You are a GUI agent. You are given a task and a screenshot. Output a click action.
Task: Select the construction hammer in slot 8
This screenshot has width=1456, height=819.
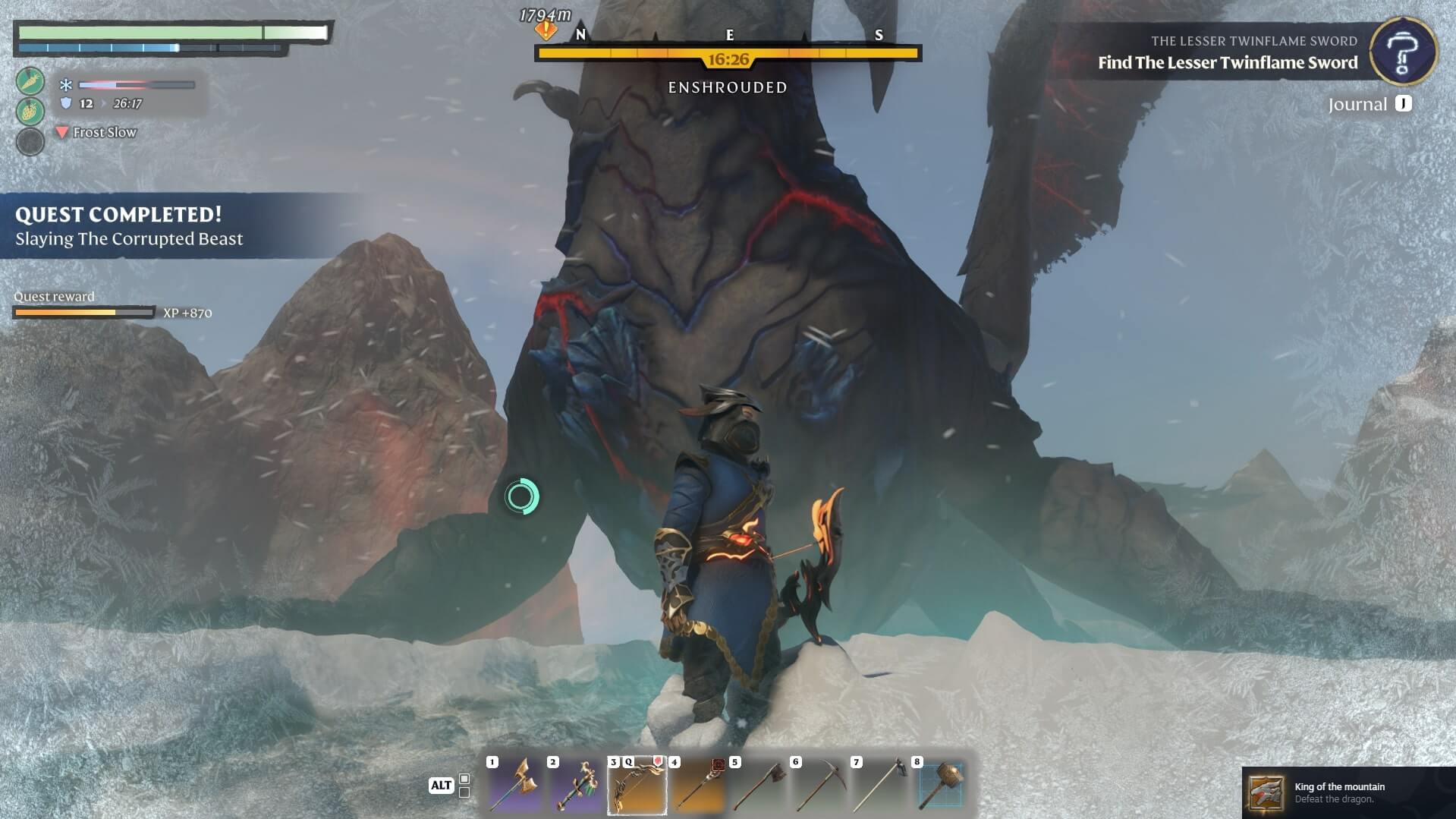[940, 785]
